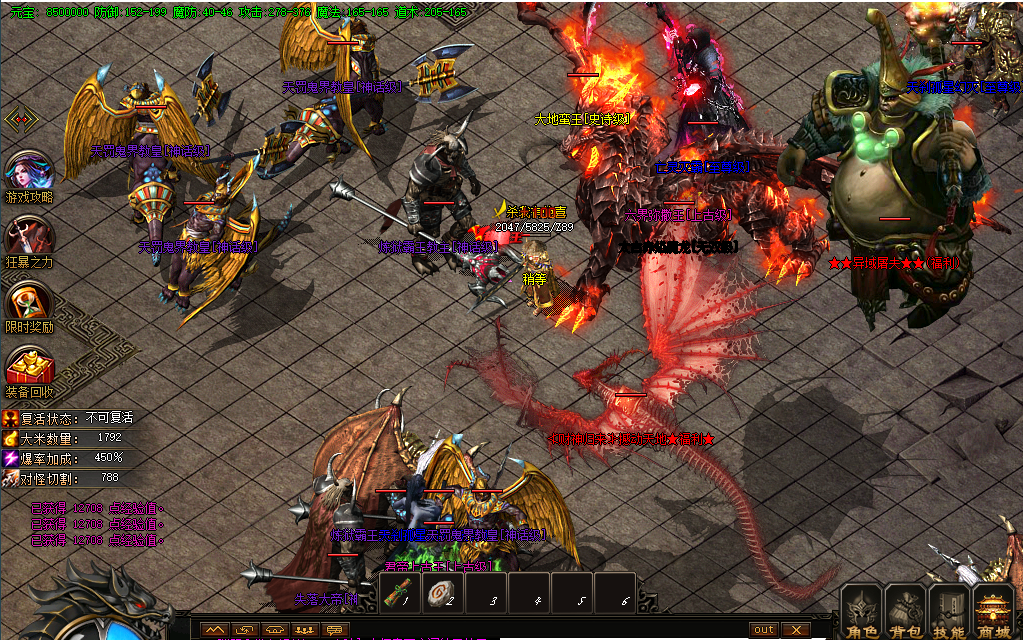Viewport: 1023px width, 640px height.
Task: Click the mountain-peak icon on the chat toolbar
Action: (215, 630)
